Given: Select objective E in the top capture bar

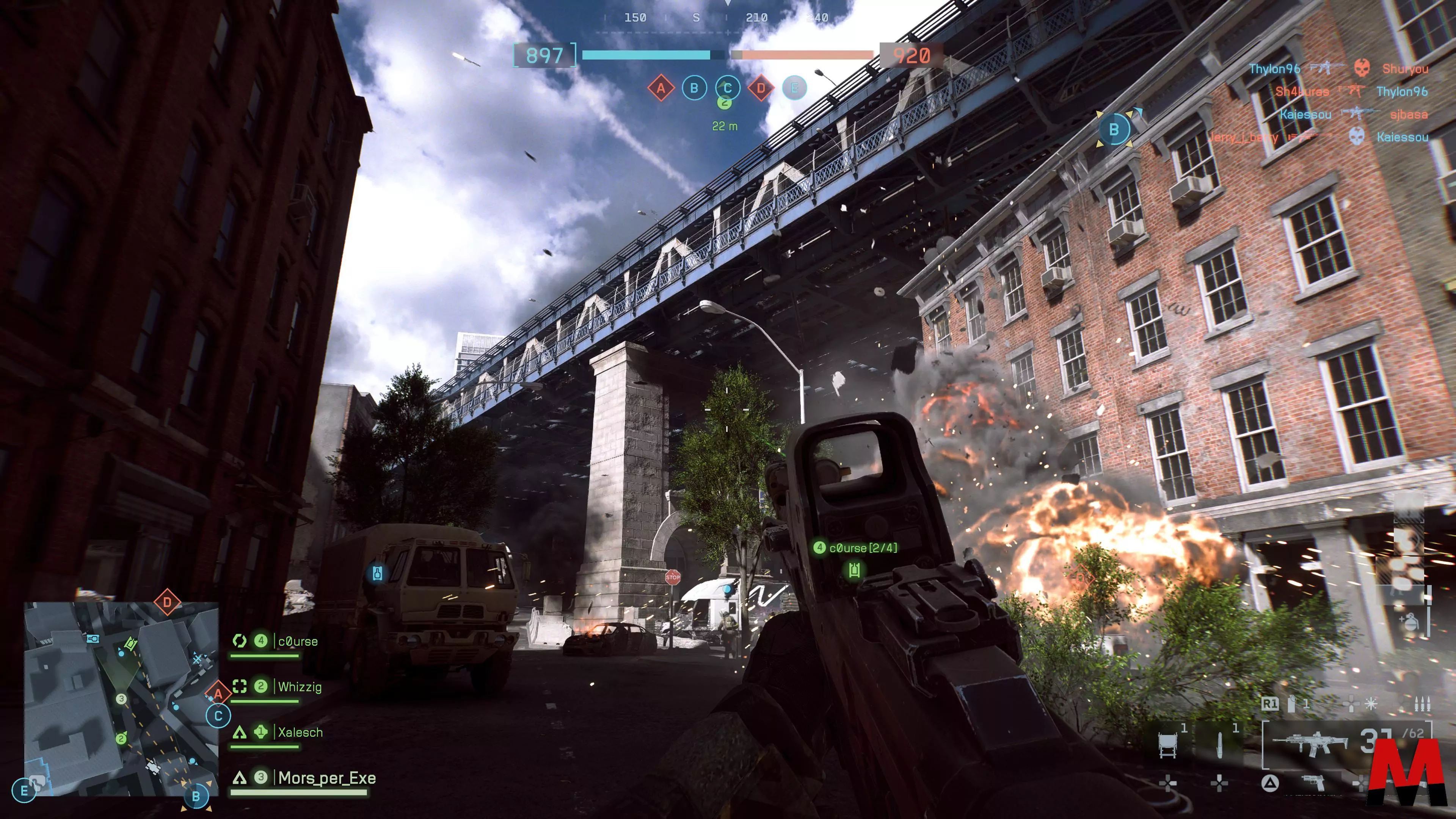Looking at the screenshot, I should point(794,88).
